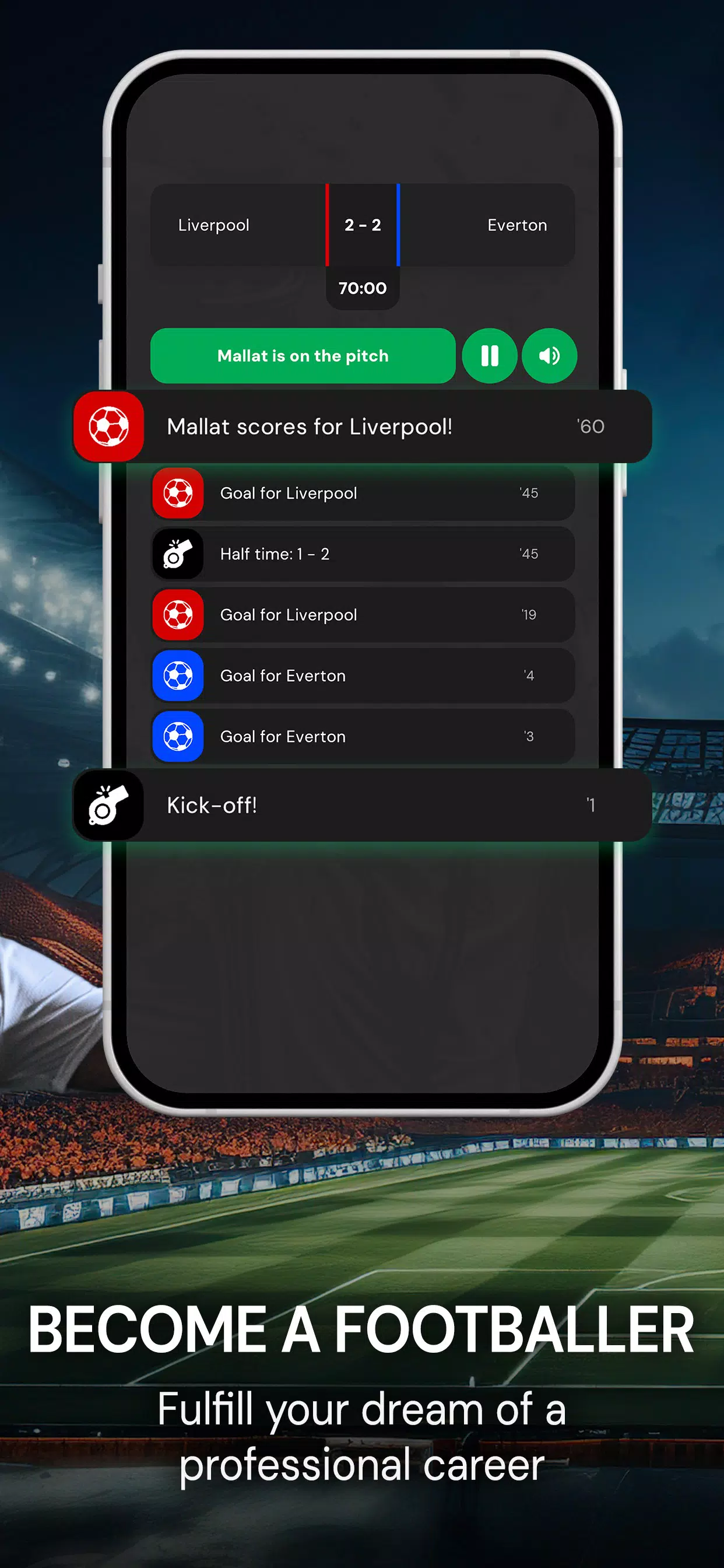Select the 'Mallat scores for Liverpool!' event

[363, 426]
